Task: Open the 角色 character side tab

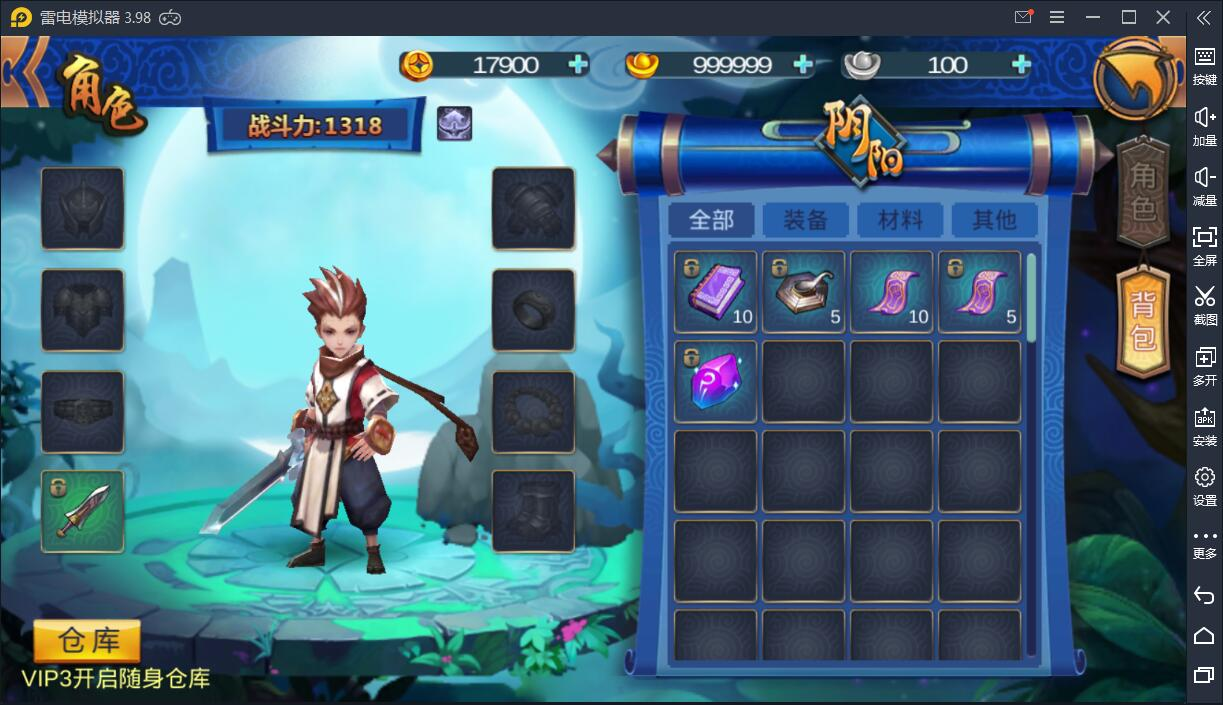Action: coord(1143,193)
